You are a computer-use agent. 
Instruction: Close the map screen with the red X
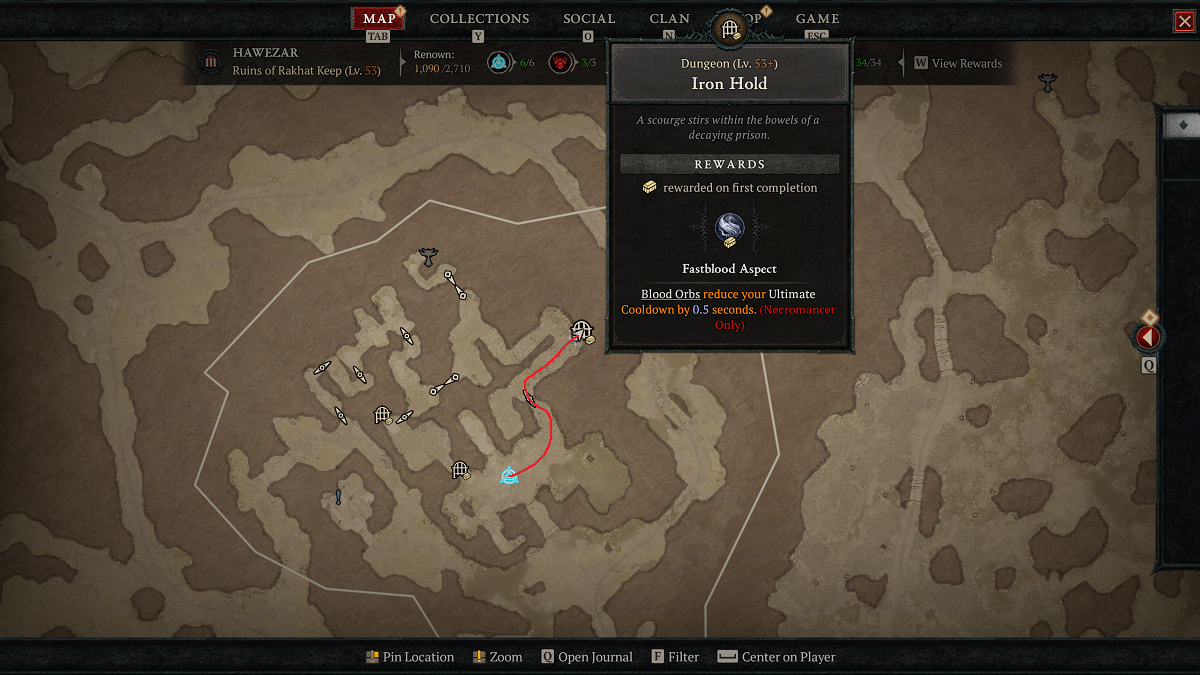pos(1185,22)
